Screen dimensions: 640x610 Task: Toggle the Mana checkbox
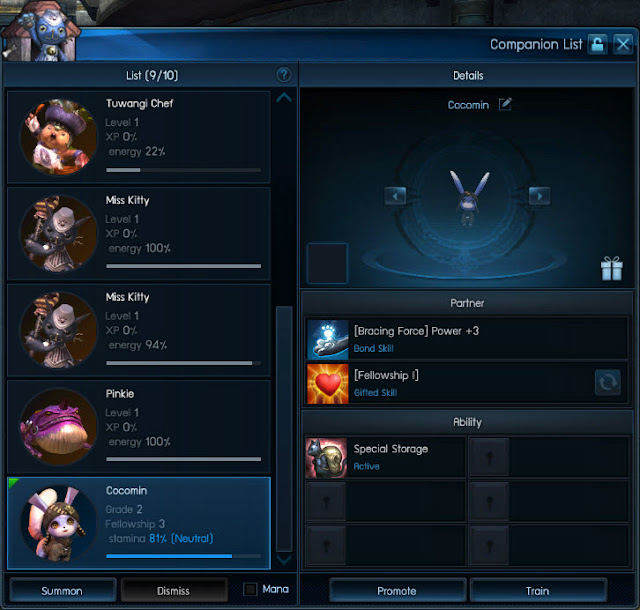250,589
